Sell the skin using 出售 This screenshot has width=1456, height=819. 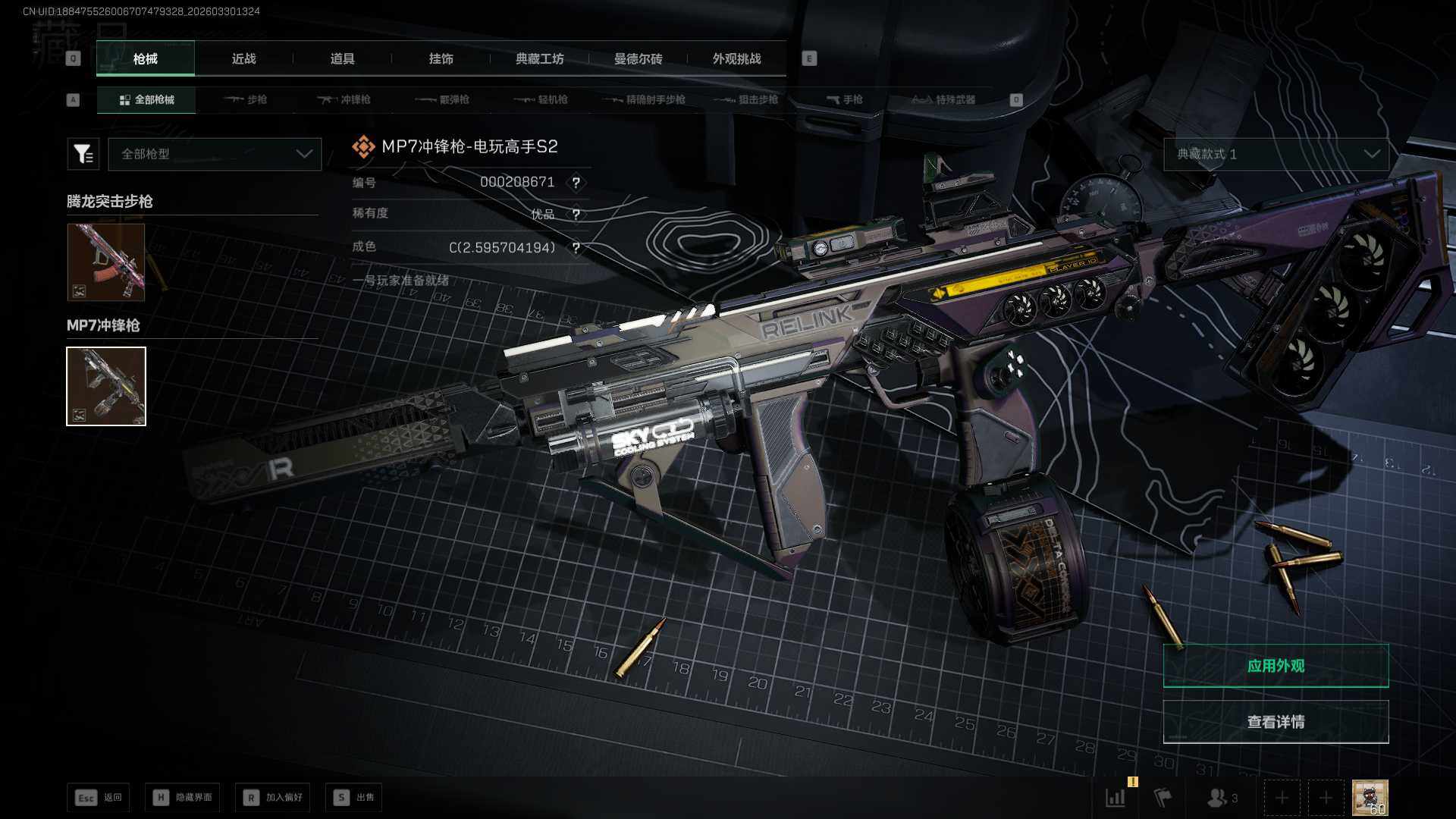(x=354, y=797)
